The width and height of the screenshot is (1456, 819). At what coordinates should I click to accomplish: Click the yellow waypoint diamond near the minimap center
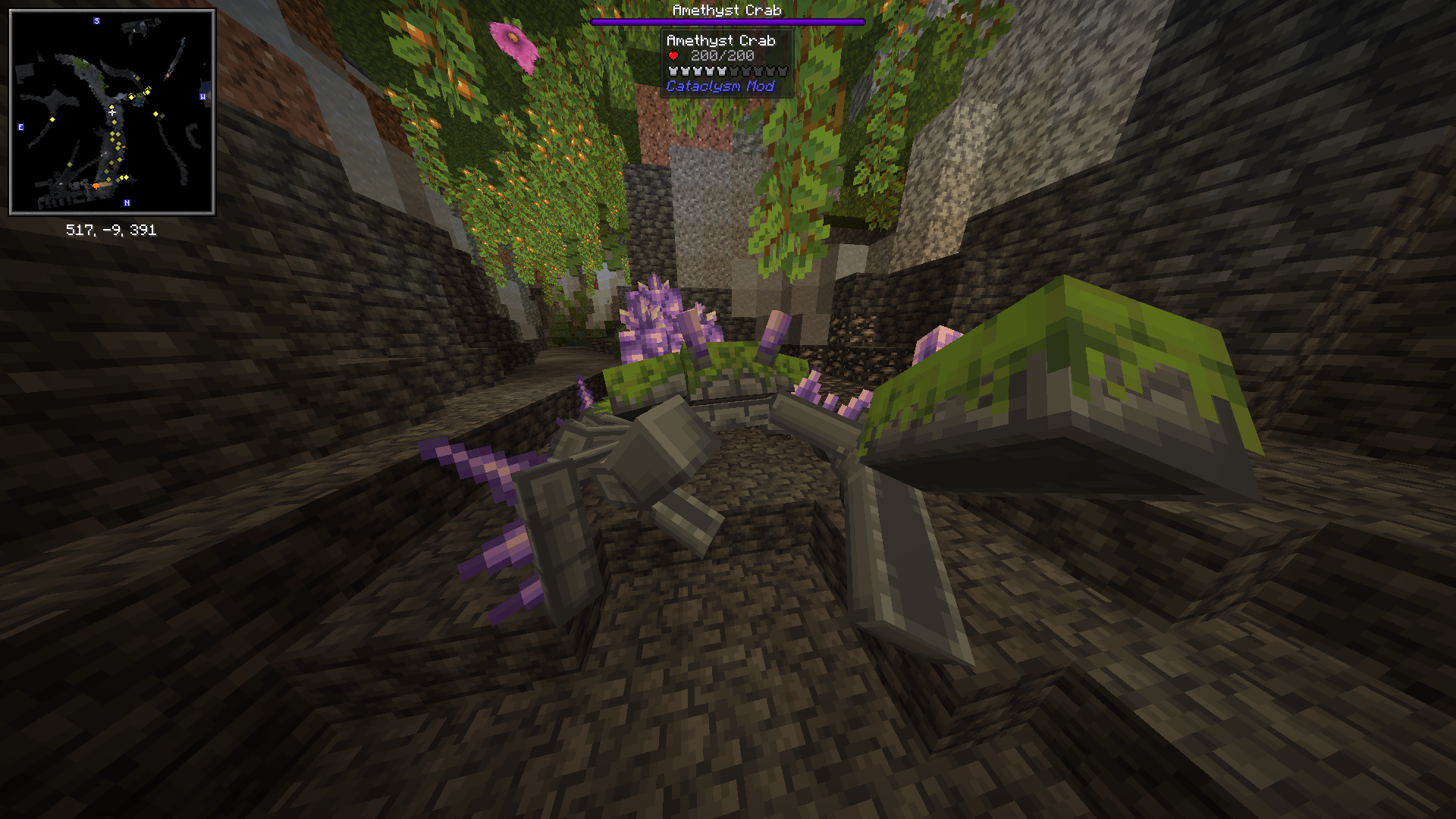point(112,106)
